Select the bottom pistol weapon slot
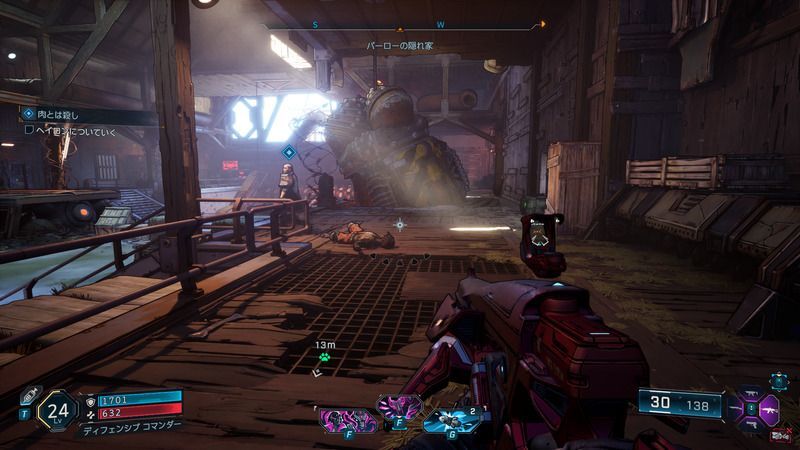Screen dimensions: 800x450 [x=753, y=426]
